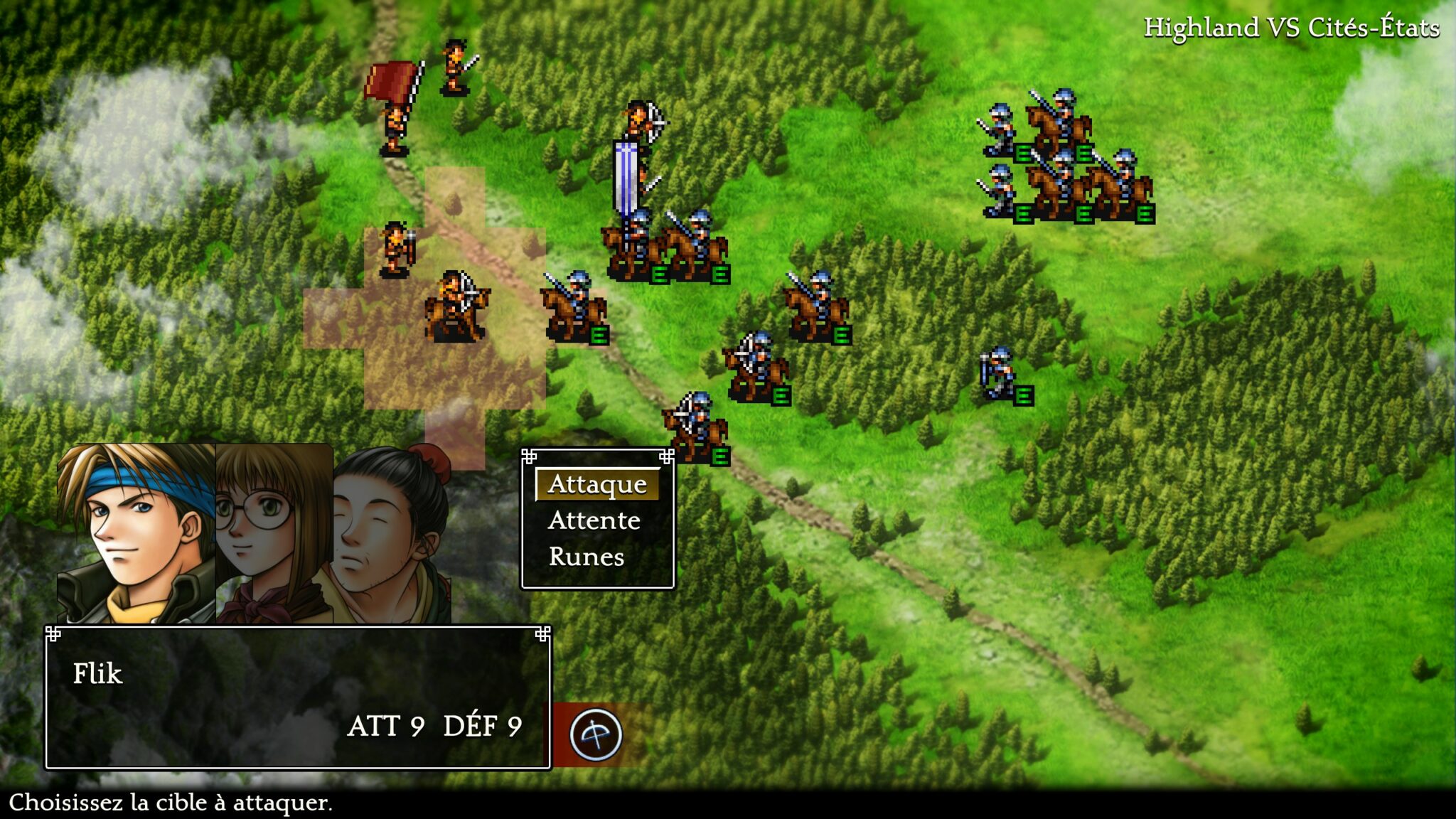Select Flik's portrait
1456x819 pixels.
click(x=135, y=533)
